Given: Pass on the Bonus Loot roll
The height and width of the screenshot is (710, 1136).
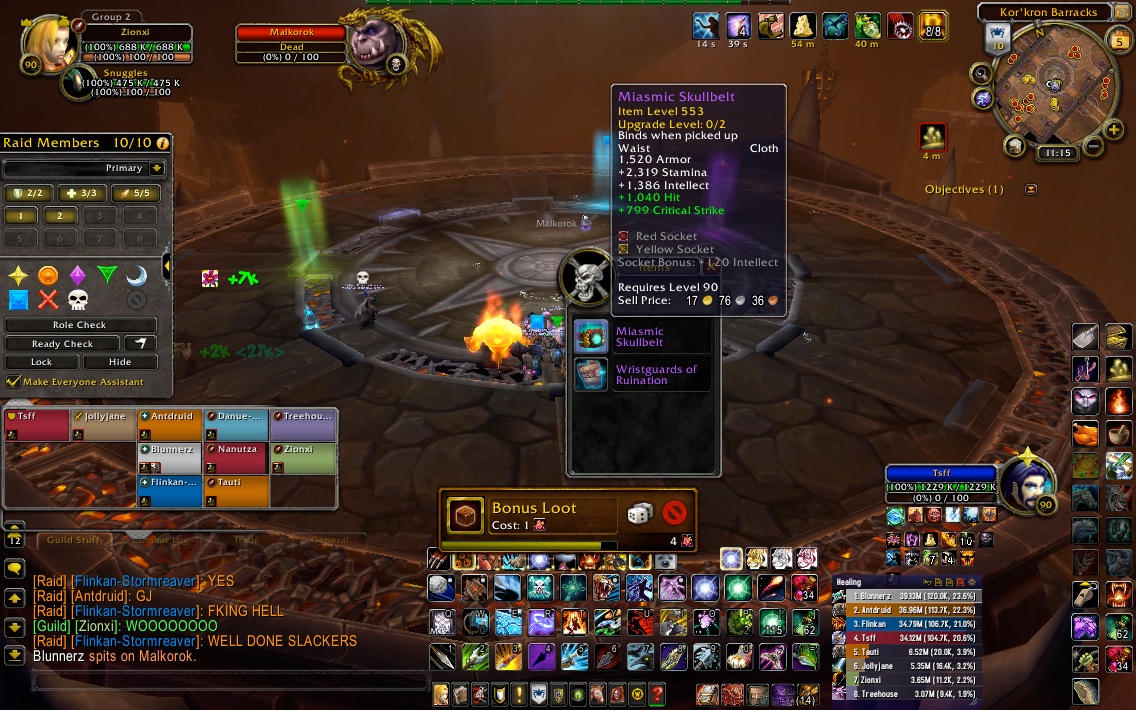Looking at the screenshot, I should point(675,513).
